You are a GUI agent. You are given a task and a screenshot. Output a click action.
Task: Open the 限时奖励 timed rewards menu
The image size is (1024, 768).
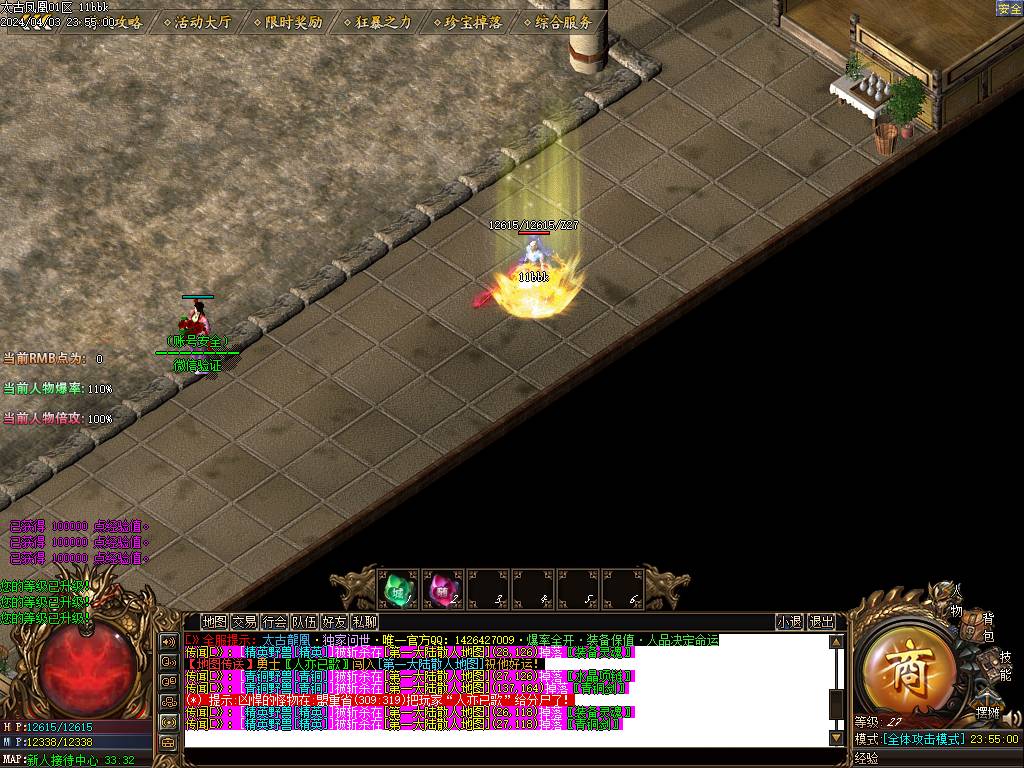tap(287, 21)
